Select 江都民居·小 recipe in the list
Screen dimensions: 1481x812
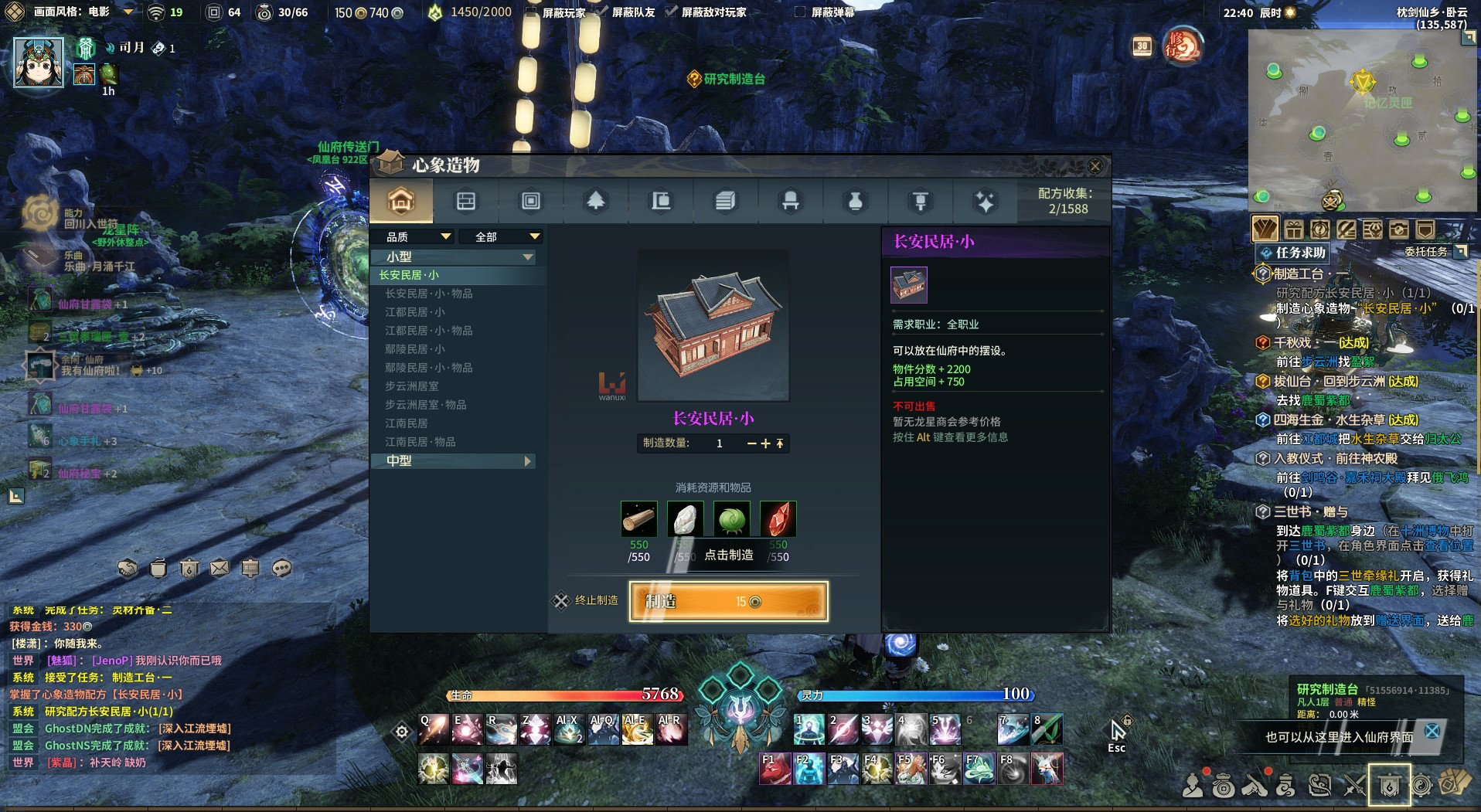coord(415,312)
